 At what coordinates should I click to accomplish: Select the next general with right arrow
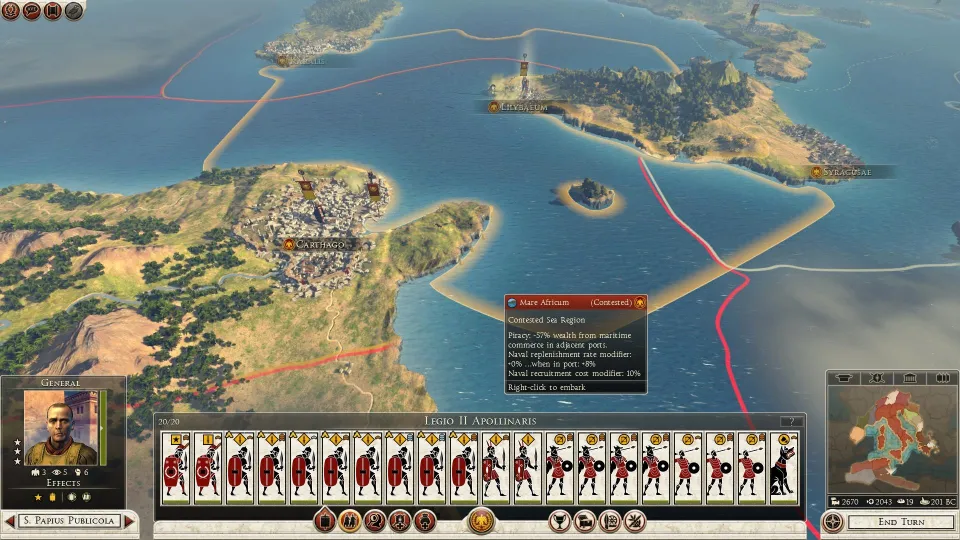point(129,521)
